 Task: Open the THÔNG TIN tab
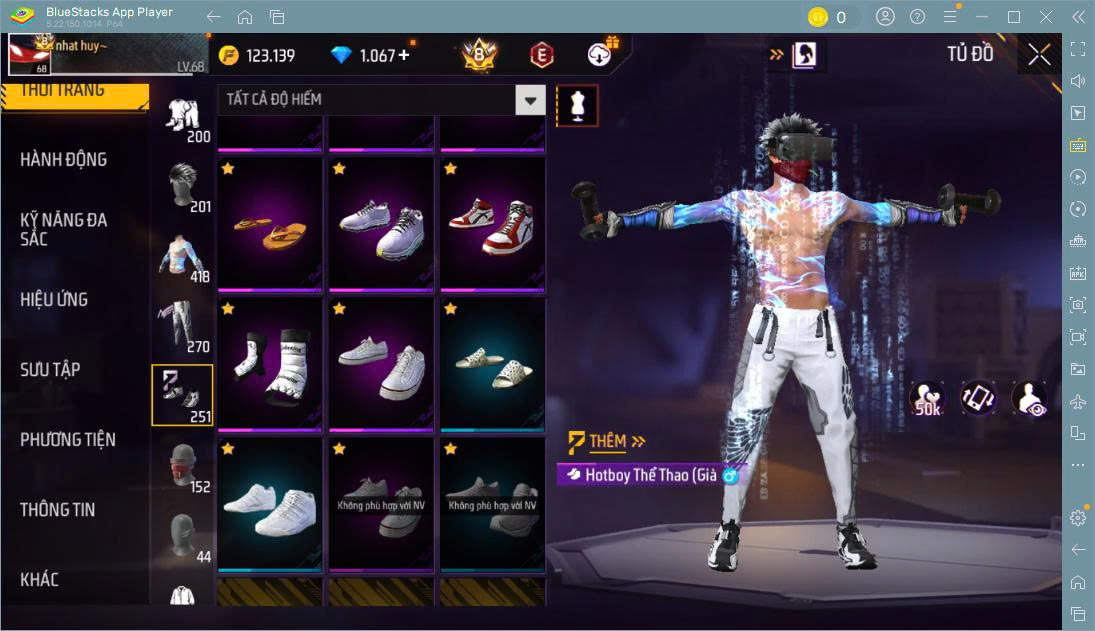pos(58,509)
